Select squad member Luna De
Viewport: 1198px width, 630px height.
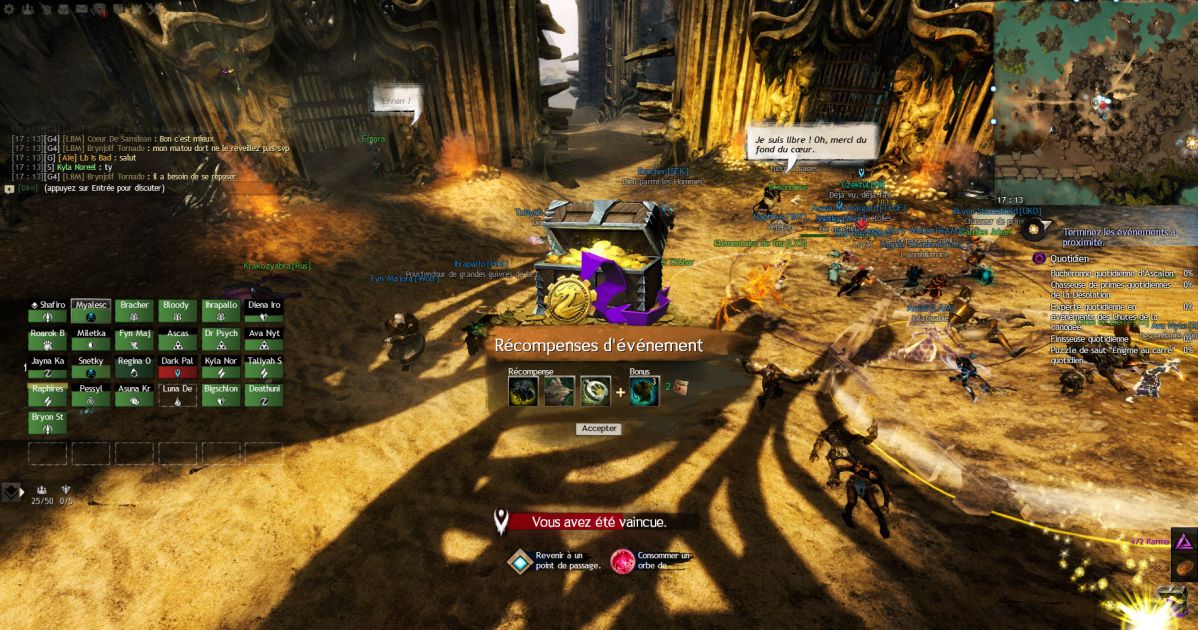tap(177, 394)
